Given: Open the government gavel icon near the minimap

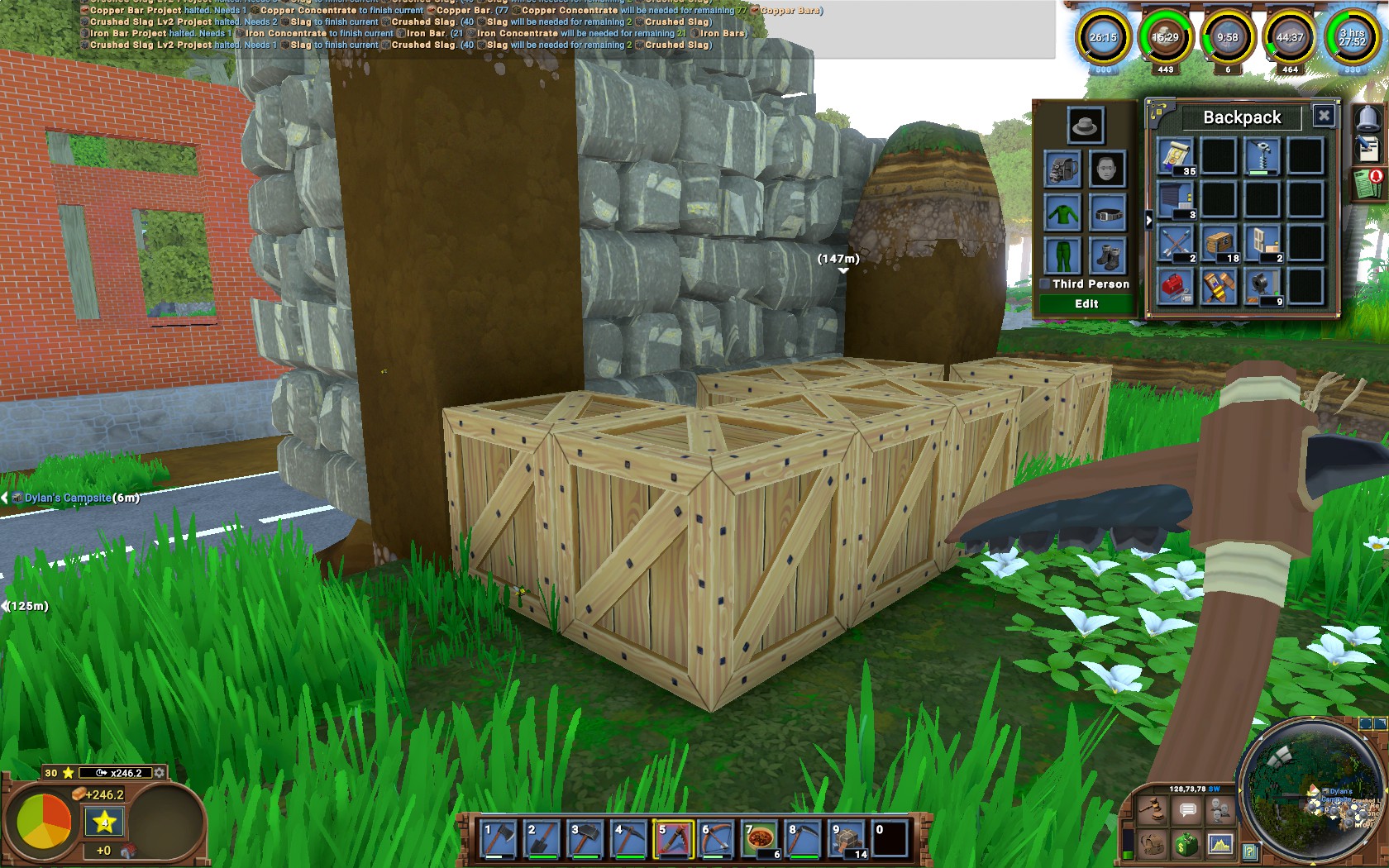Looking at the screenshot, I should pyautogui.click(x=1153, y=809).
